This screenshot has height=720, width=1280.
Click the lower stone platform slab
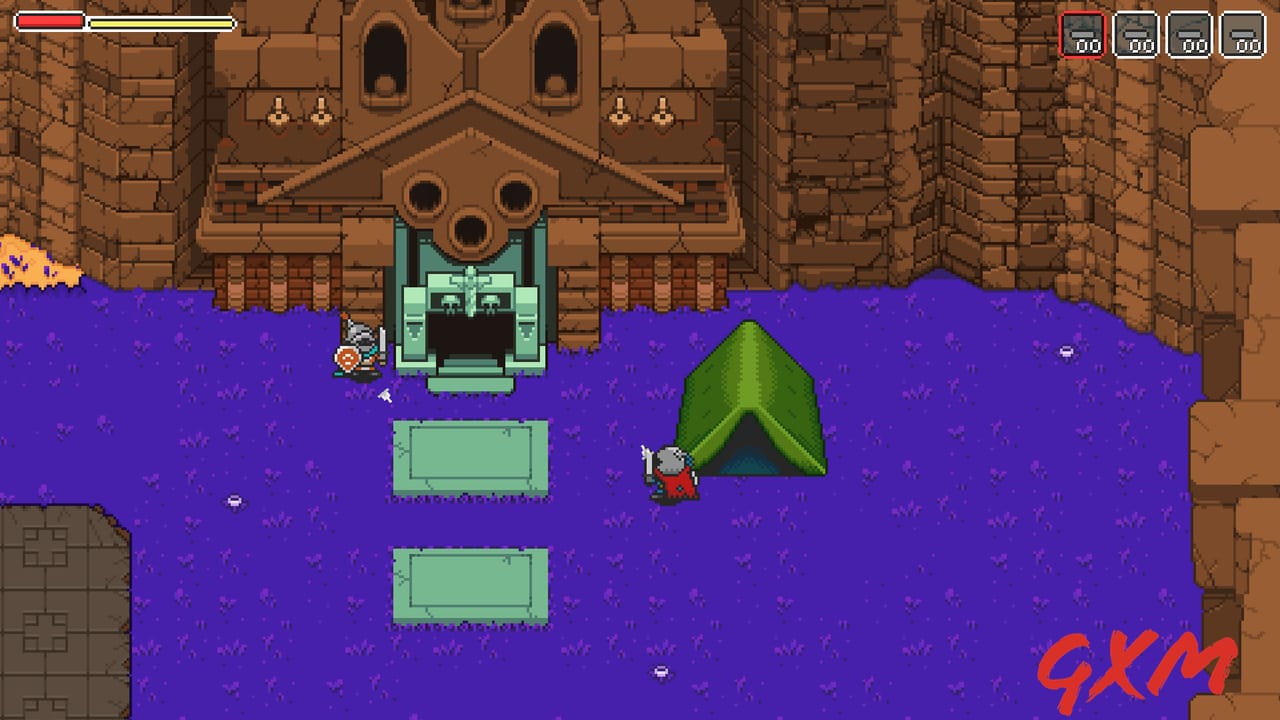[470, 585]
